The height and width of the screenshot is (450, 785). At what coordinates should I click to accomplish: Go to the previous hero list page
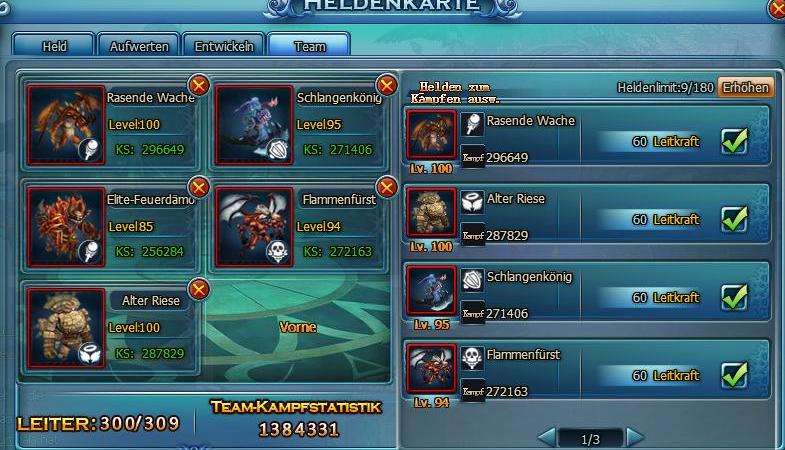pyautogui.click(x=547, y=437)
